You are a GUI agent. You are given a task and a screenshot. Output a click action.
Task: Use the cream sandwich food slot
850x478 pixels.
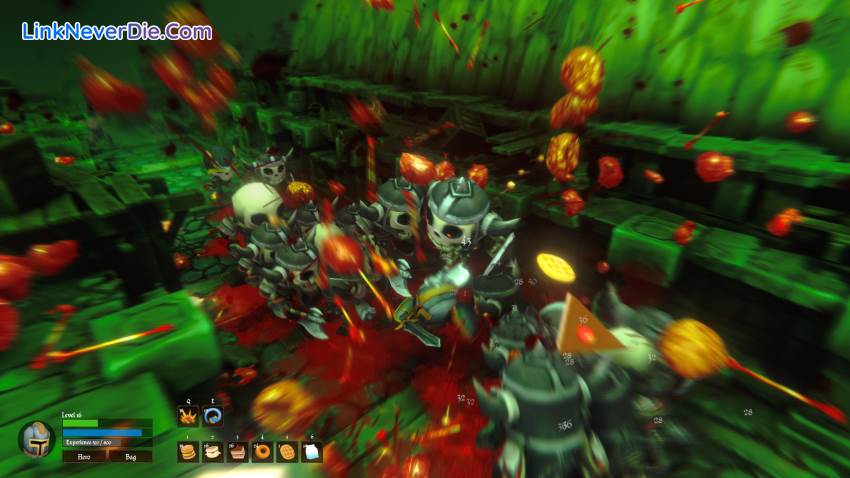[212, 451]
